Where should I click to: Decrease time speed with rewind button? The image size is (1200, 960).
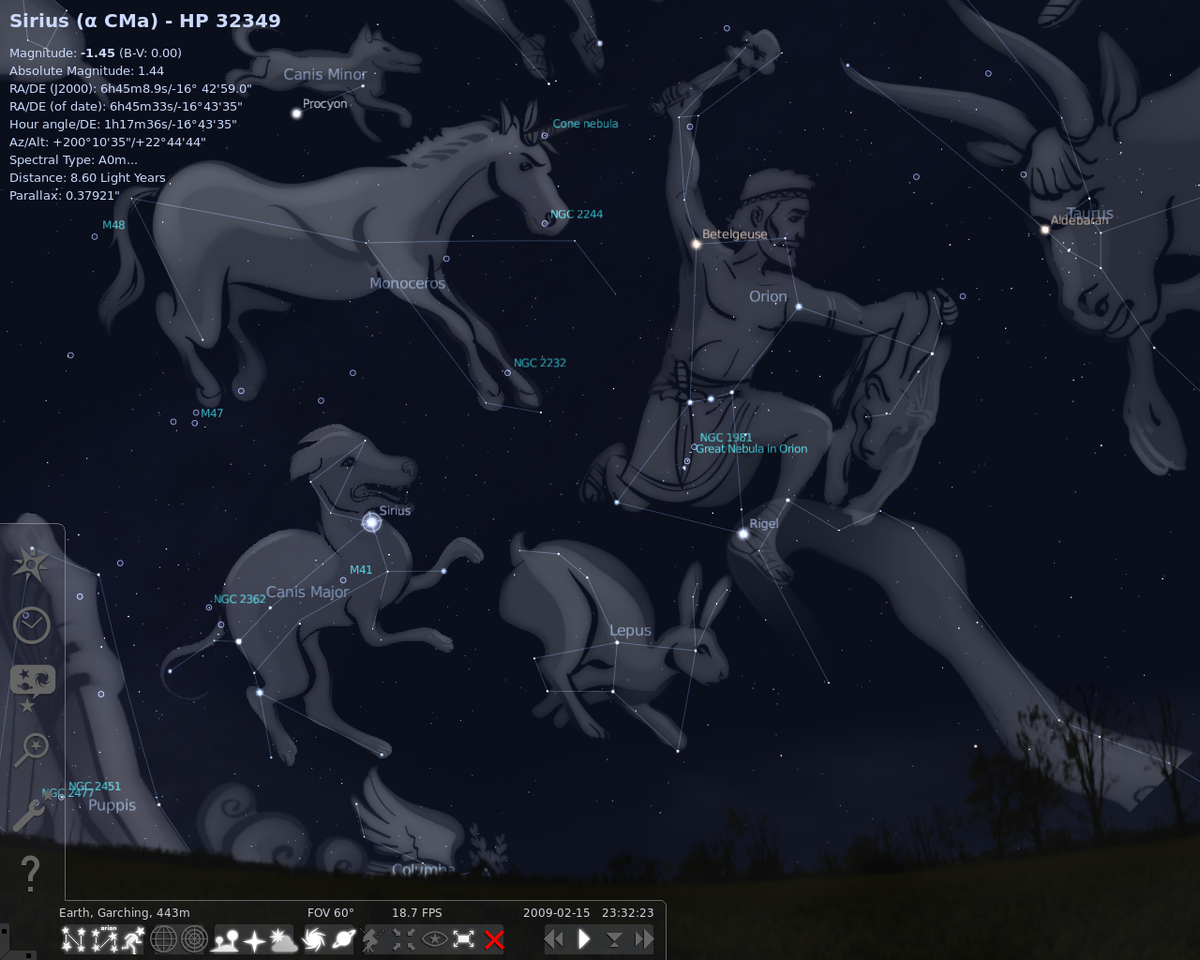(554, 939)
